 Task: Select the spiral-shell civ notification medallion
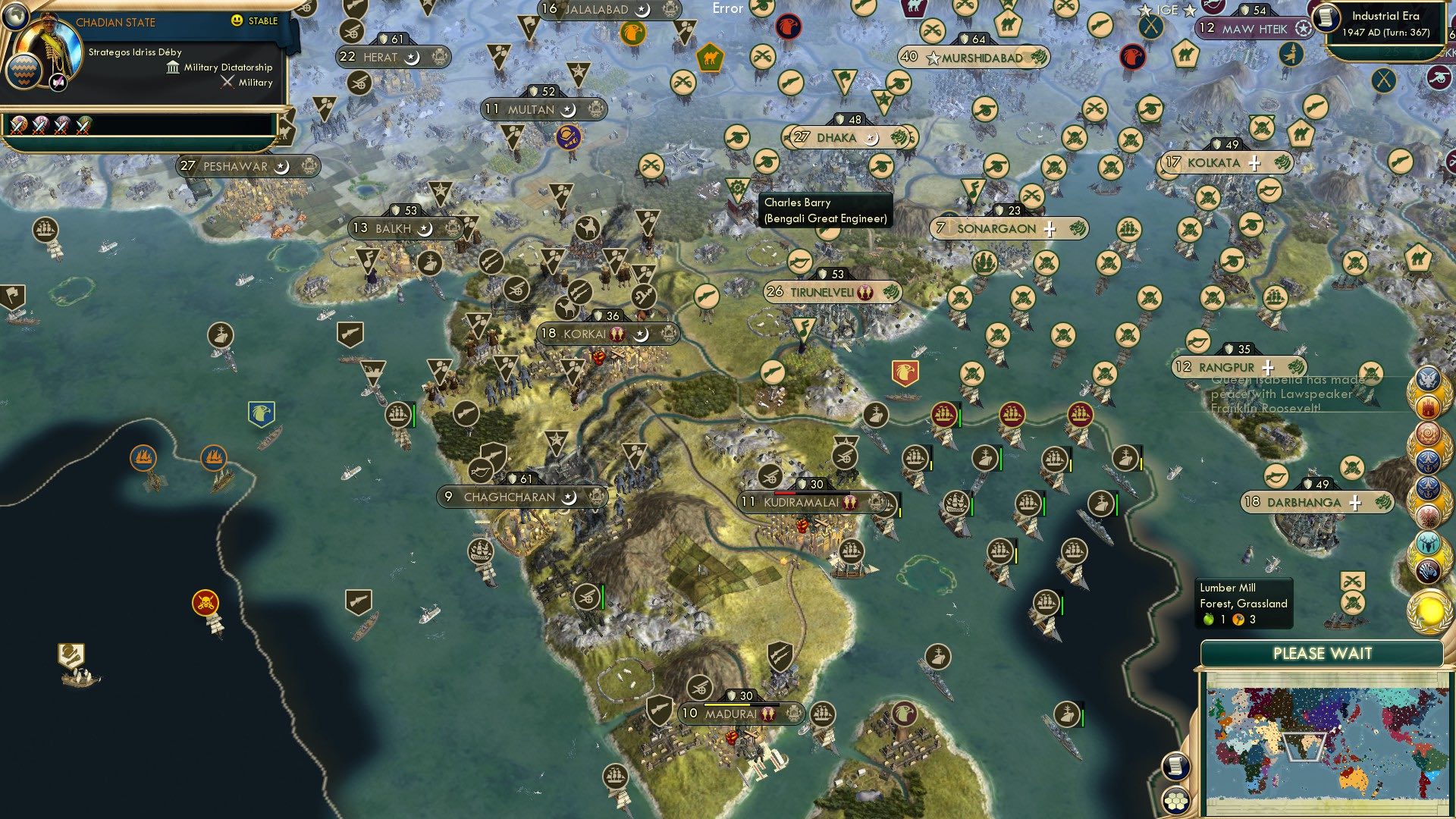pos(1429,433)
